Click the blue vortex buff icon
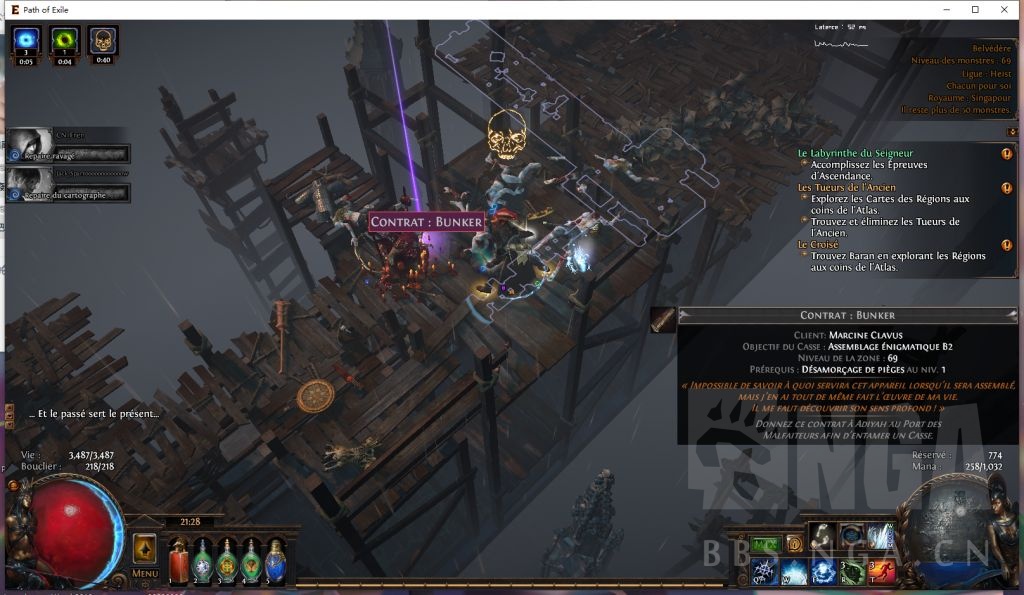The height and width of the screenshot is (595, 1024). [26, 41]
